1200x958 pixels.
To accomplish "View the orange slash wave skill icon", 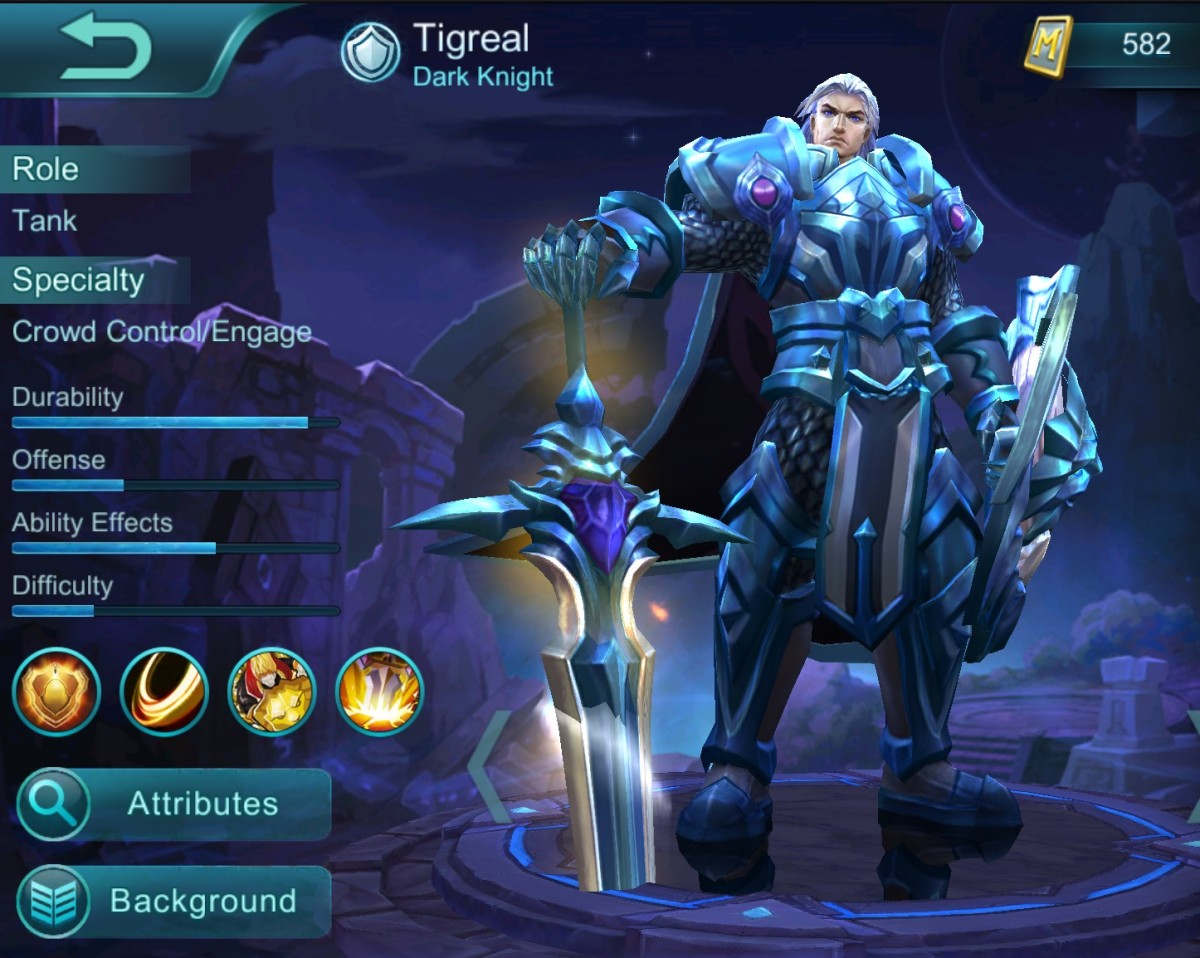I will coord(164,692).
